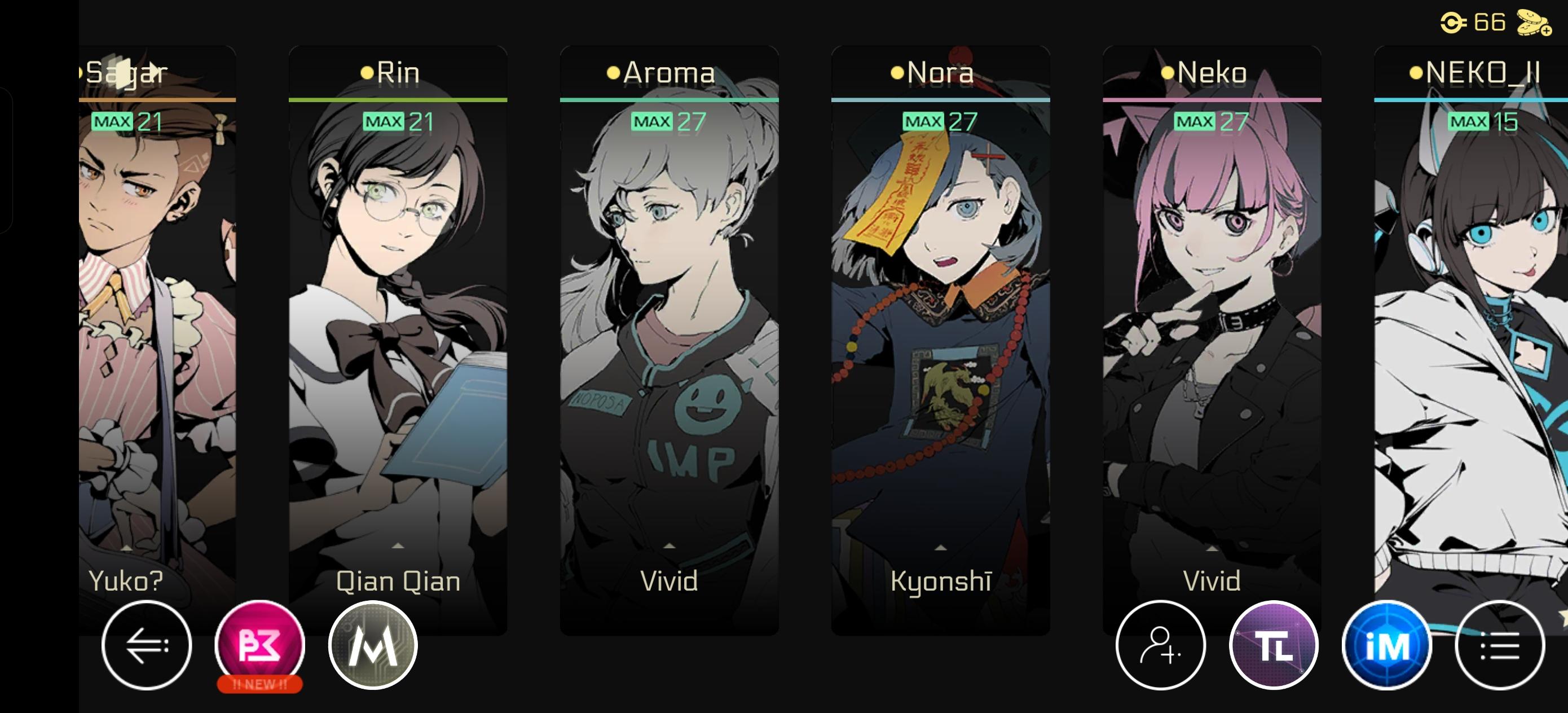Expand Rin's character details triangle
Screen dimensions: 1568x713
tap(398, 546)
